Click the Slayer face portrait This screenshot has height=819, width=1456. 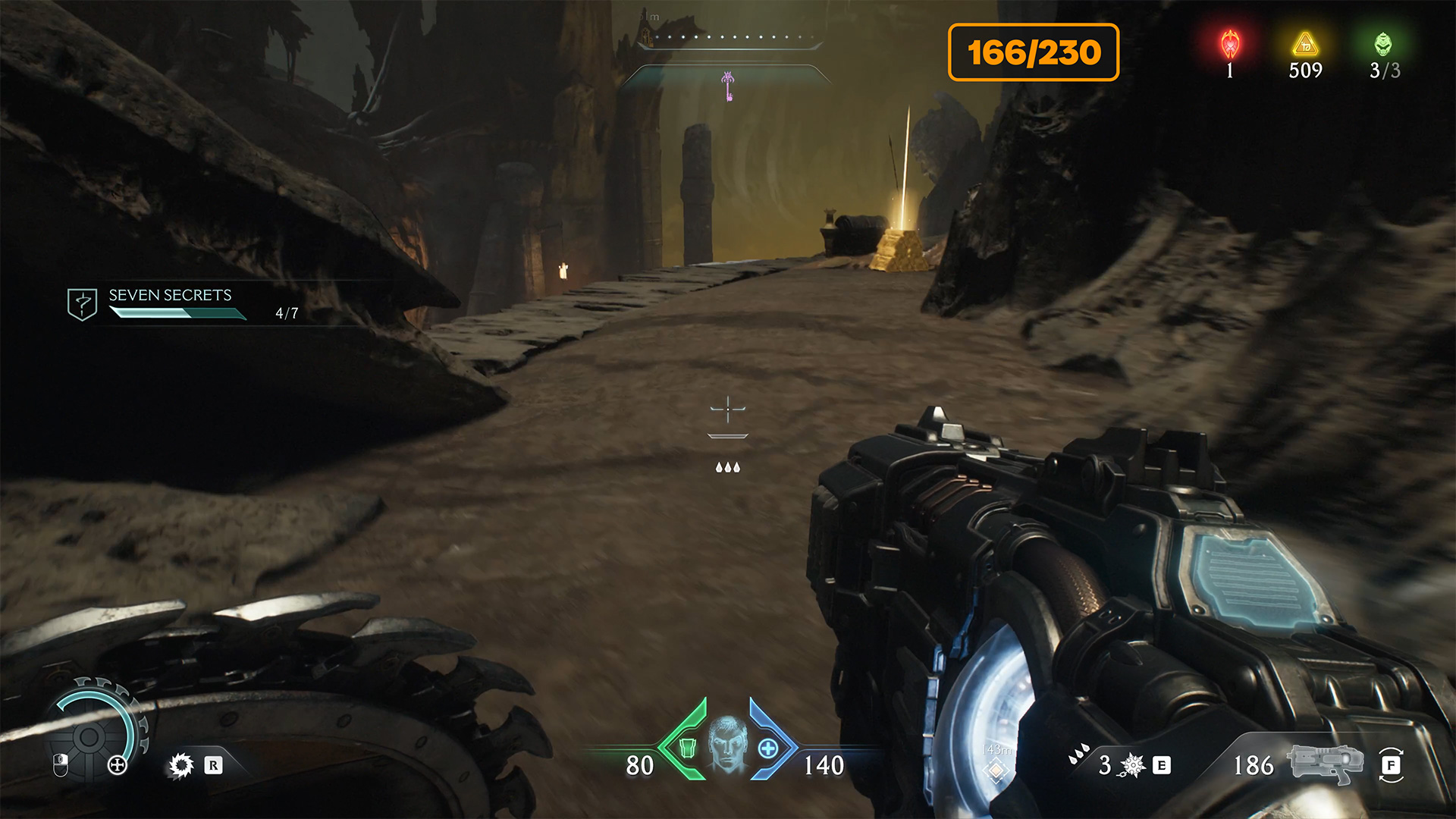728,744
